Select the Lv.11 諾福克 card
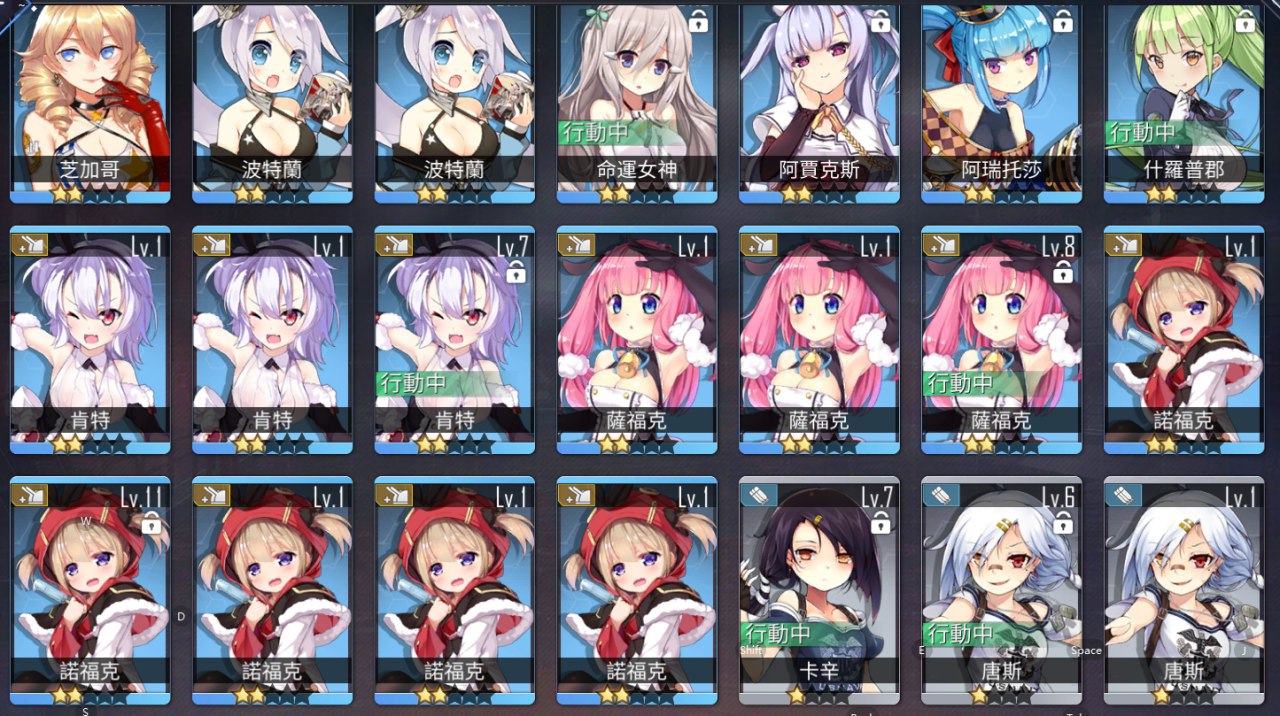 coord(90,590)
